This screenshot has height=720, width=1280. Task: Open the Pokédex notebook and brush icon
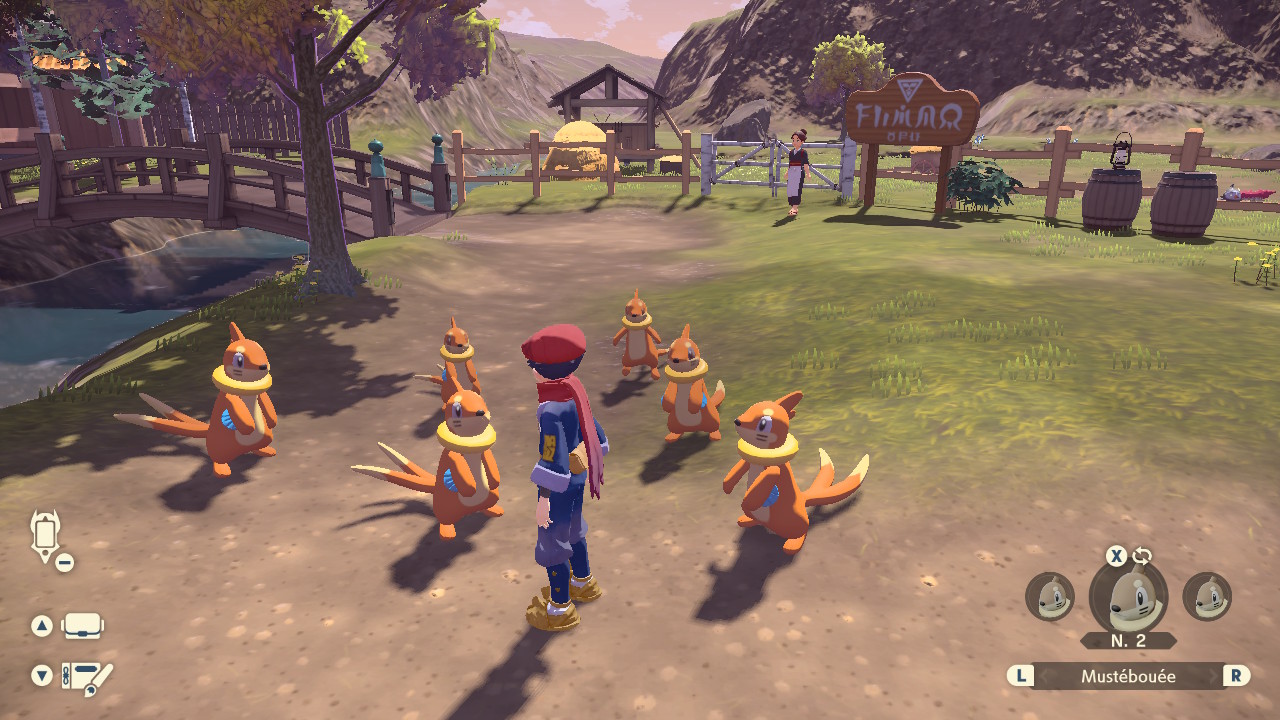coord(87,677)
